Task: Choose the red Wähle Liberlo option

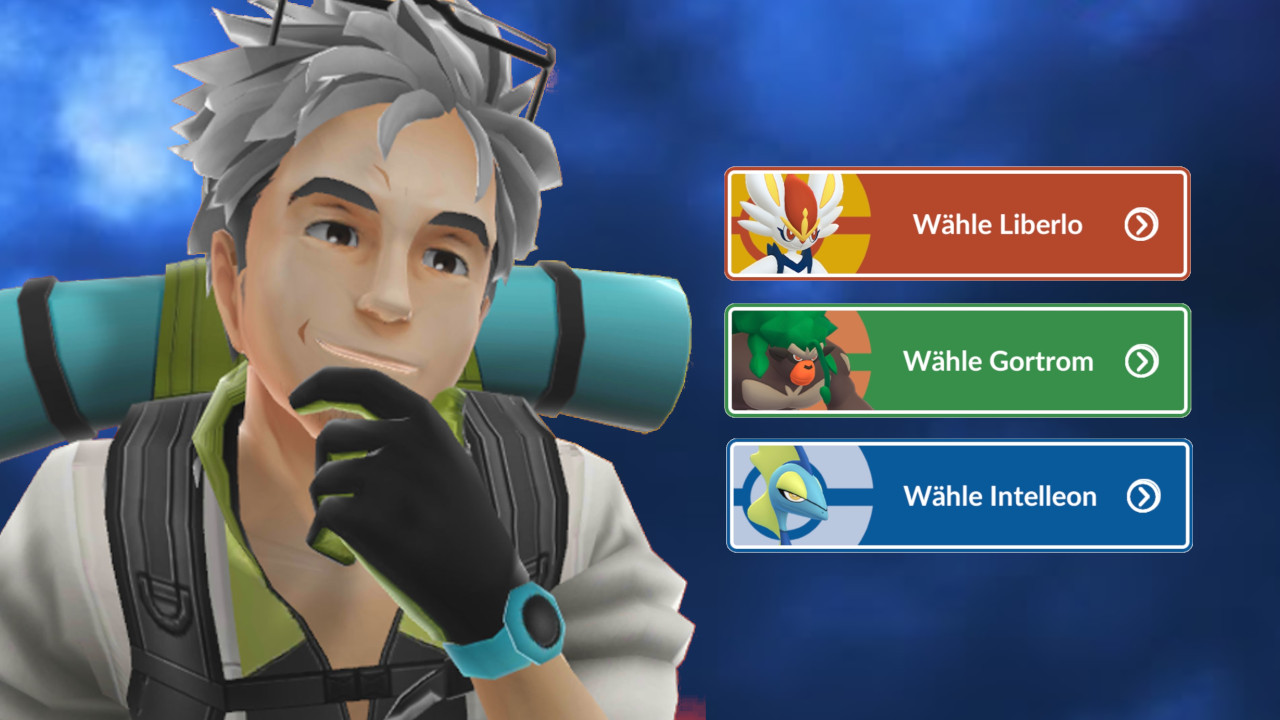Action: pos(957,224)
